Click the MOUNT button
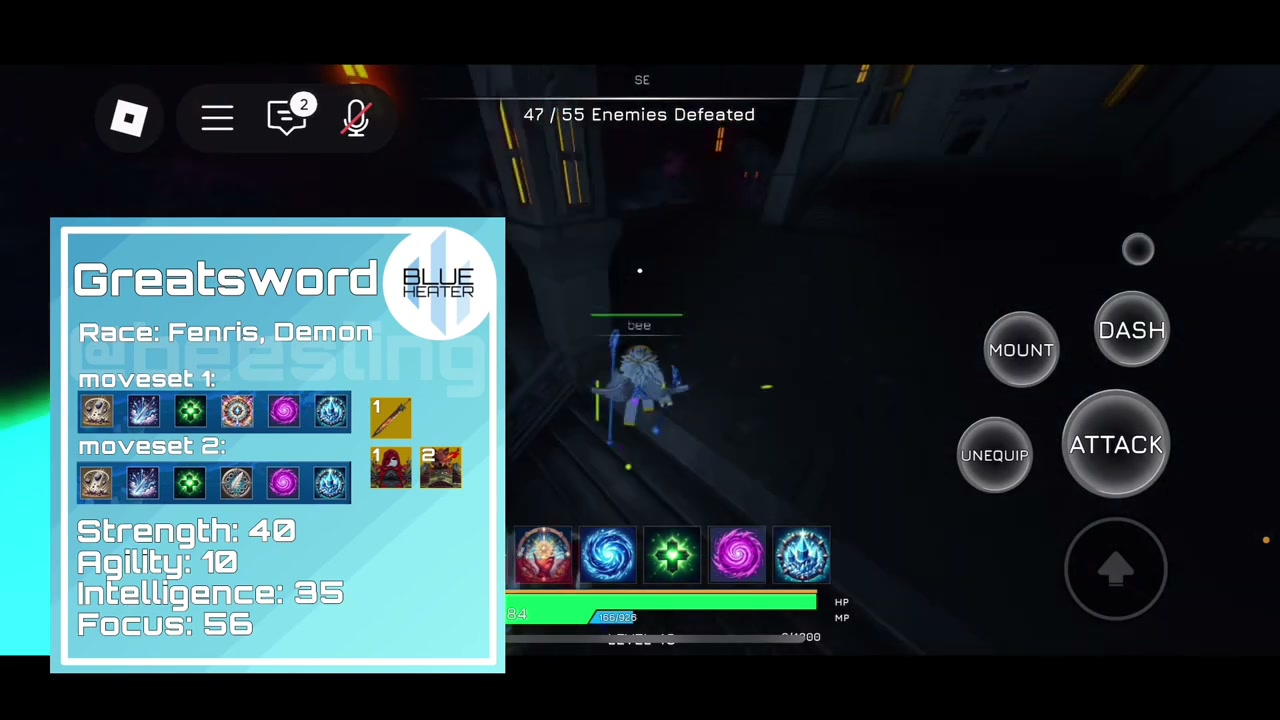Screen dimensions: 1280x720 pos(1021,350)
